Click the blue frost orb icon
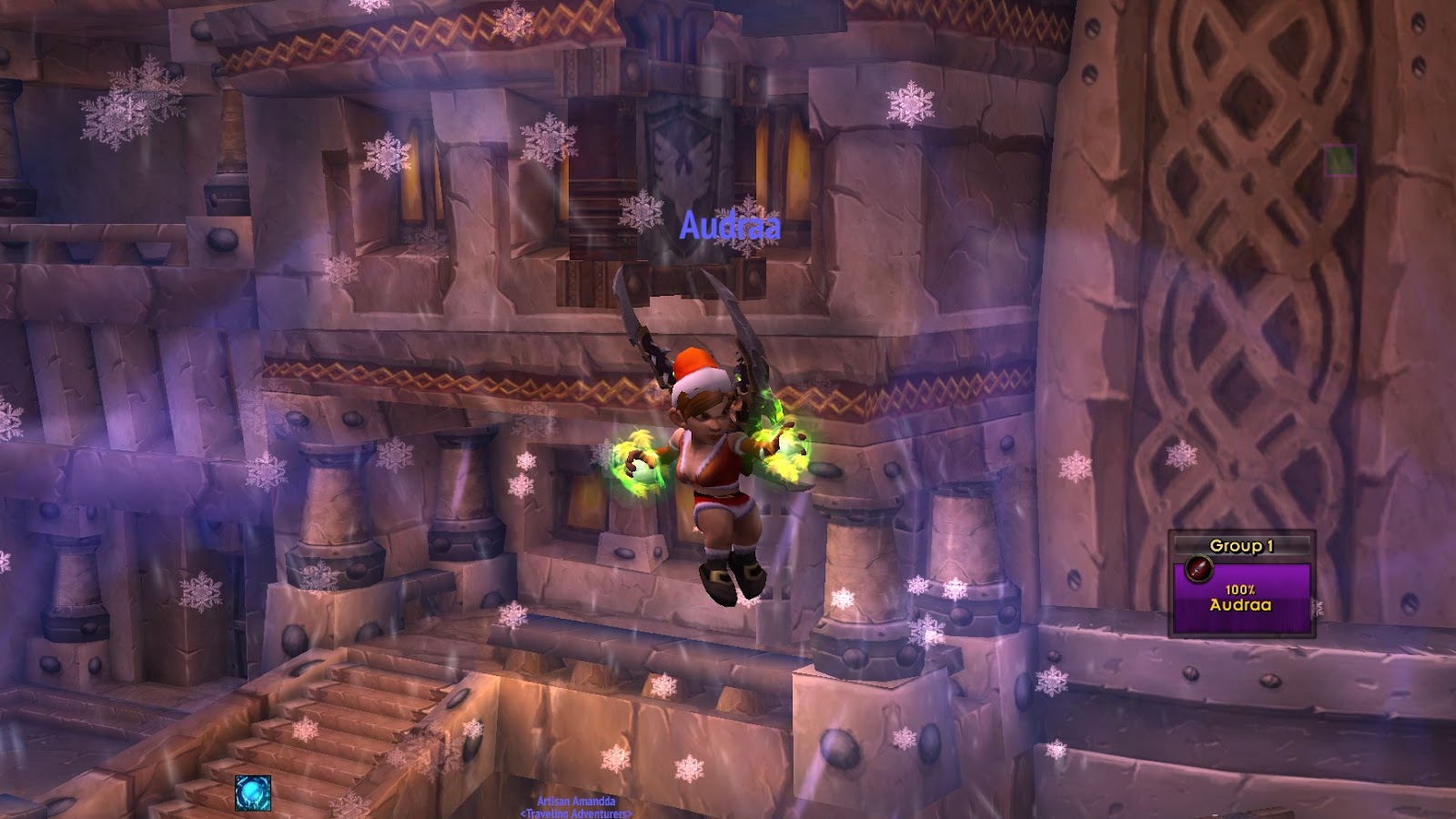 pos(252,793)
